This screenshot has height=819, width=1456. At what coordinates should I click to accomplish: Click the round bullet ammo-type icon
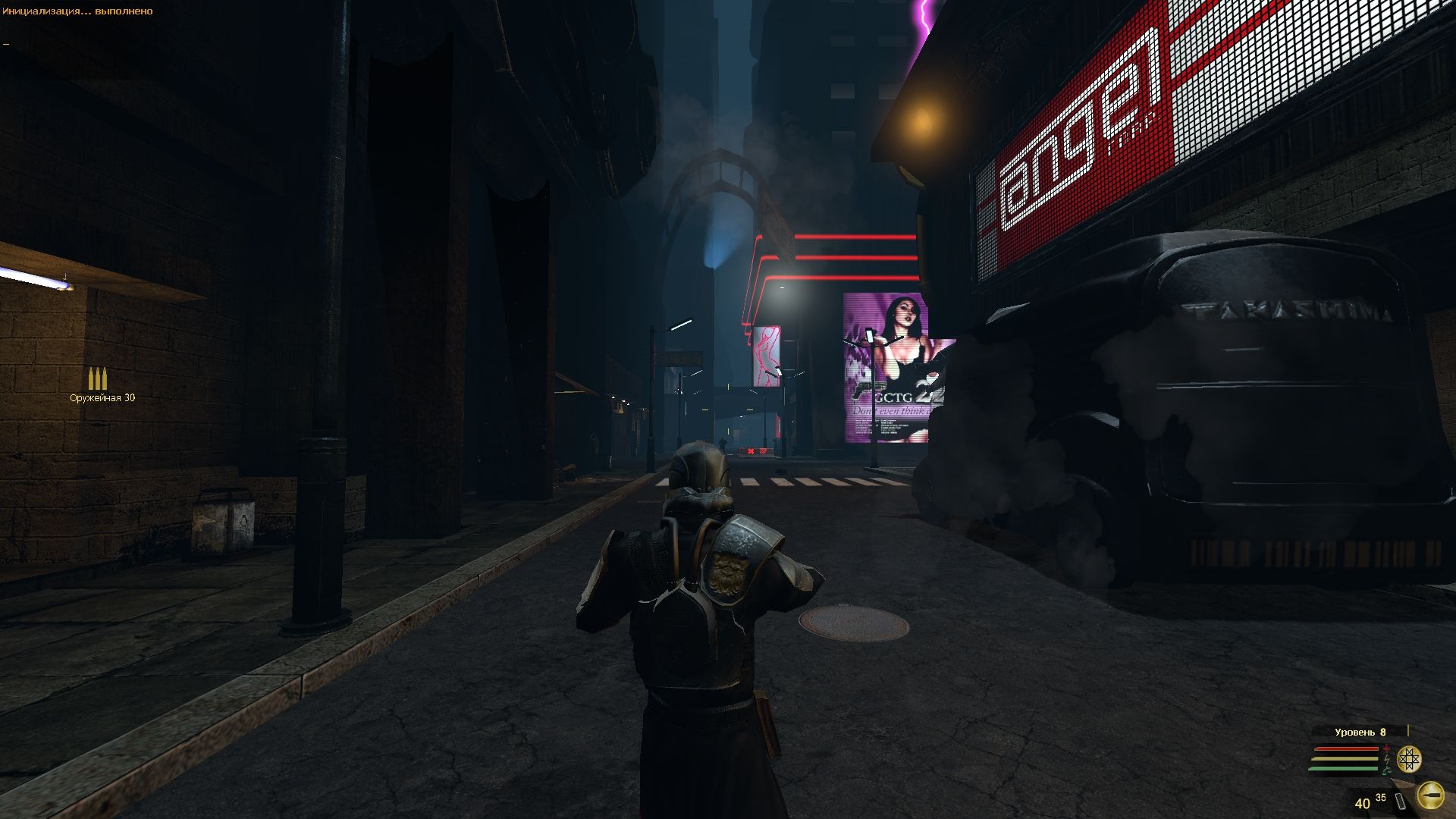[1431, 795]
